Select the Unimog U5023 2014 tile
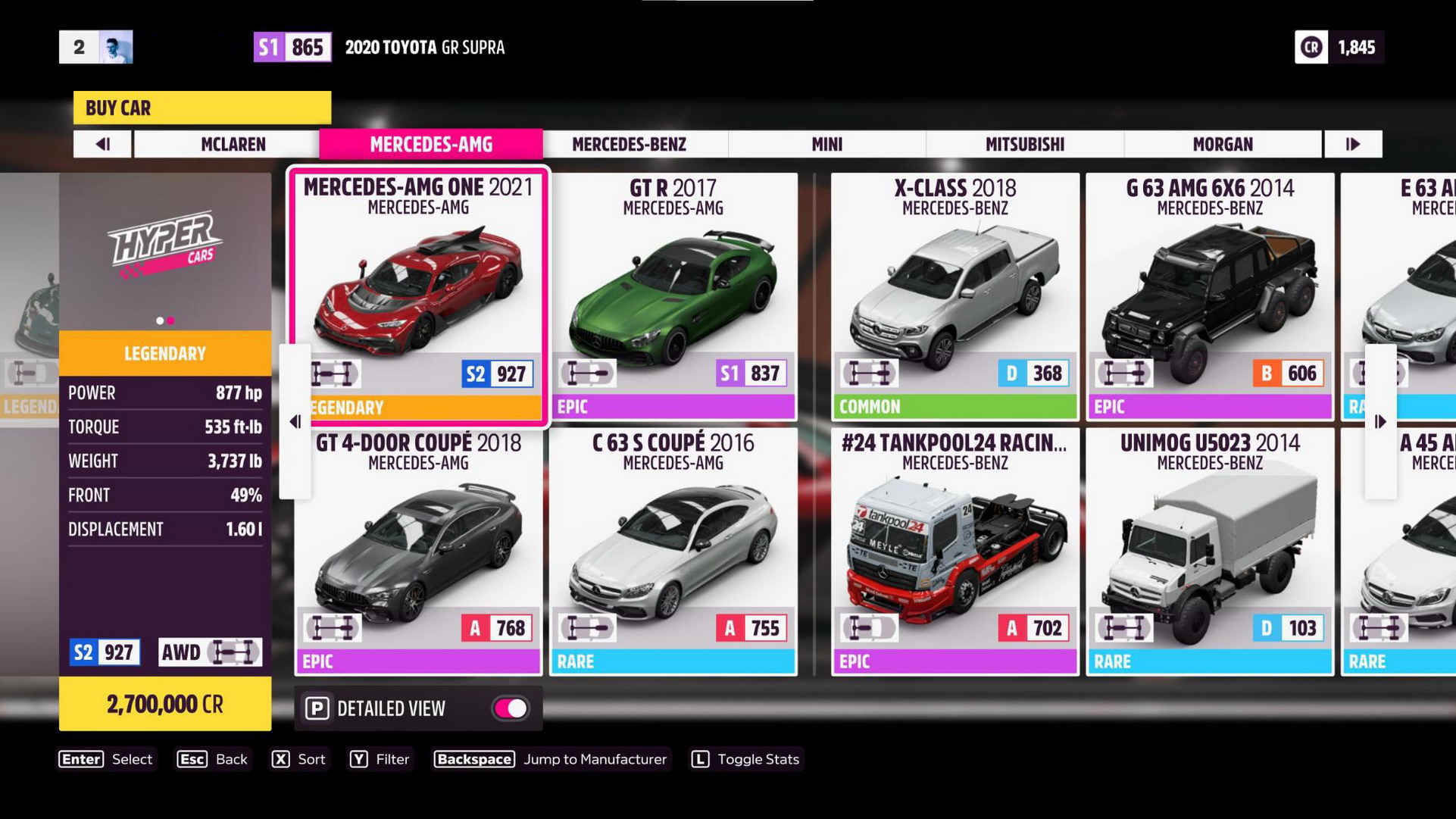Viewport: 1456px width, 819px height. (1209, 551)
